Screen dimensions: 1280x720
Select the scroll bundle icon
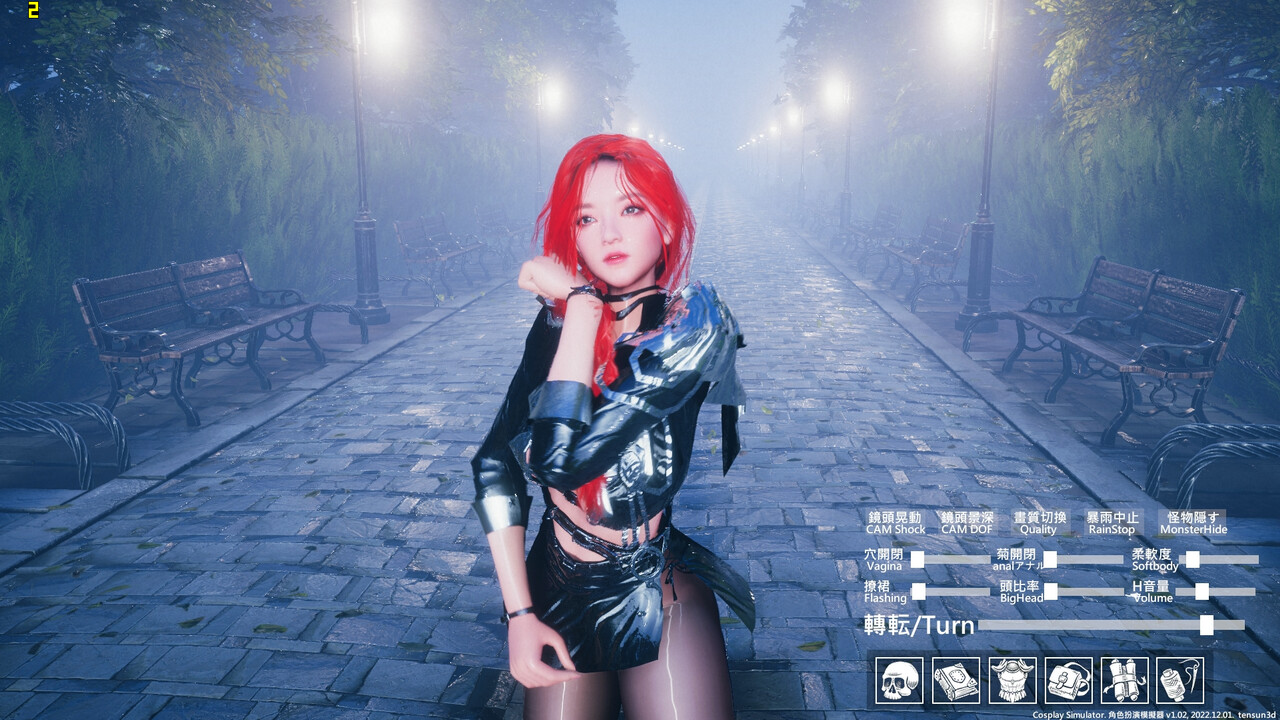click(x=1122, y=679)
